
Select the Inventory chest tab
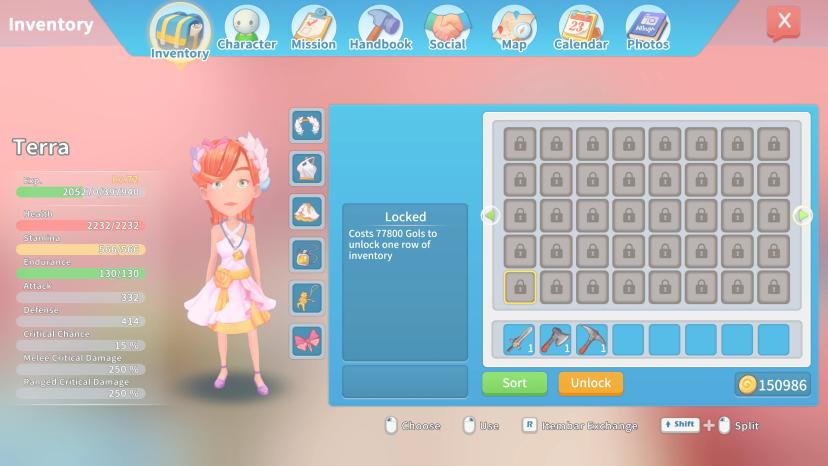click(180, 32)
